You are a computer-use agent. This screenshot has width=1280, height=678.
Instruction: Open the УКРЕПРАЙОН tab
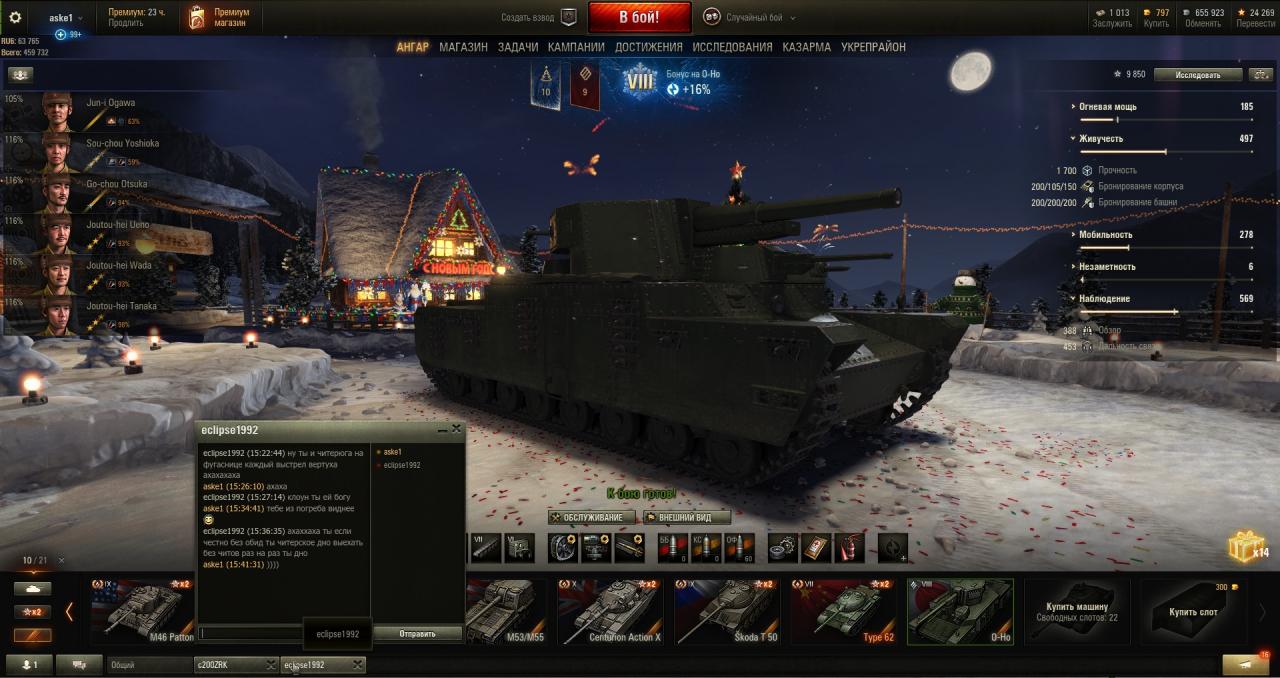pyautogui.click(x=873, y=47)
